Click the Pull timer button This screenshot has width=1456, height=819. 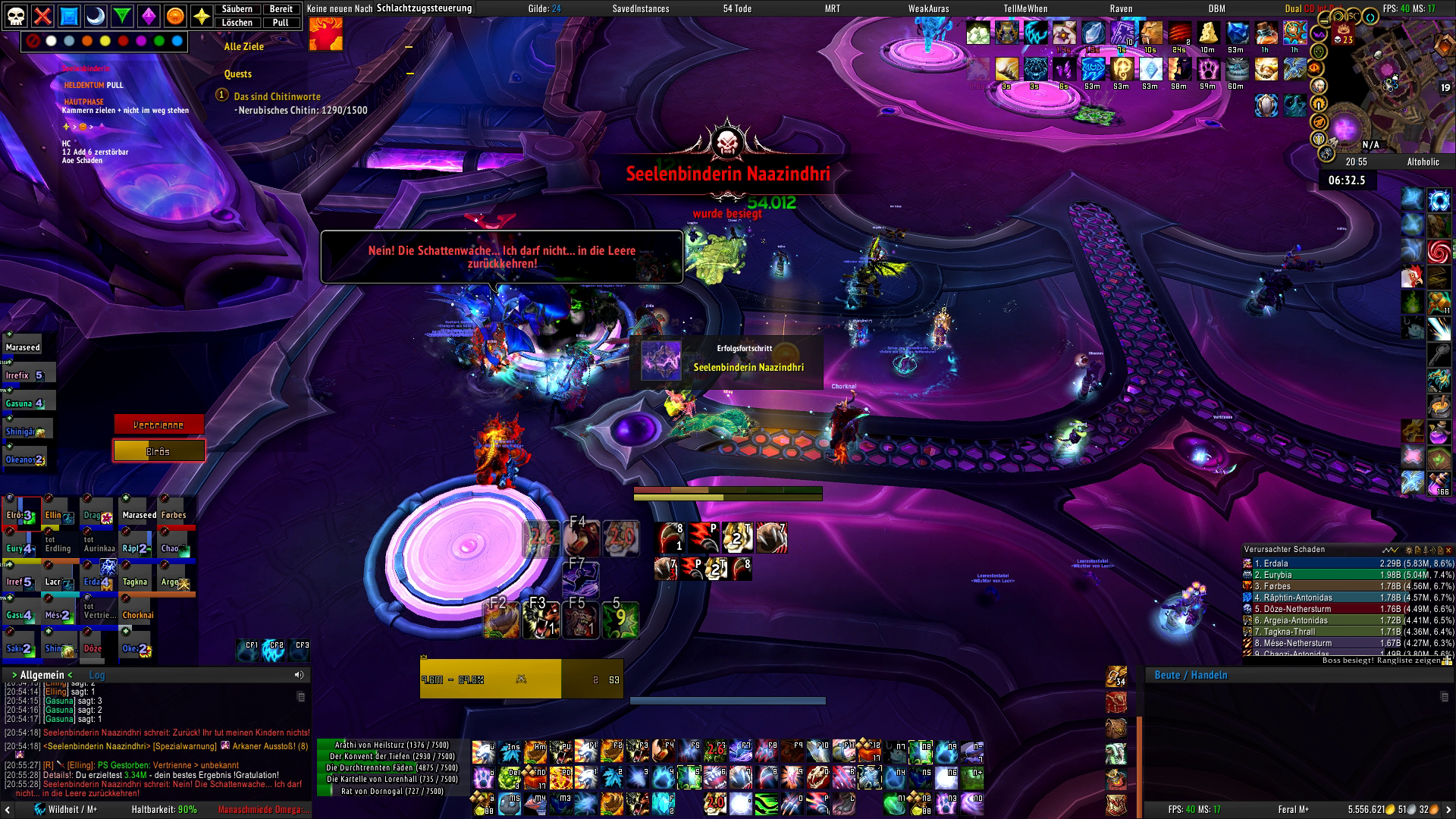(281, 23)
